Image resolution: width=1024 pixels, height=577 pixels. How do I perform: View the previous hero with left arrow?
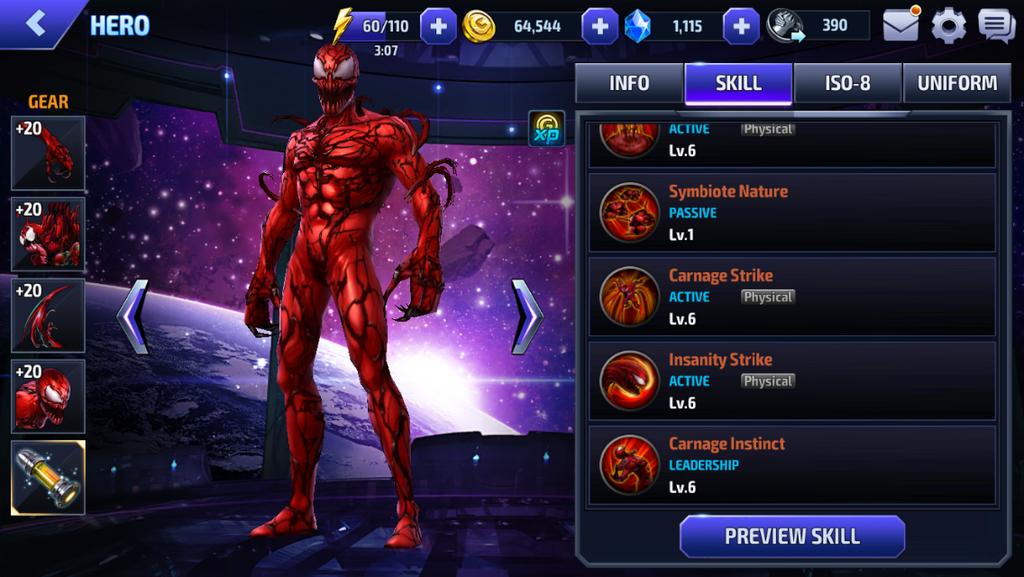point(133,316)
